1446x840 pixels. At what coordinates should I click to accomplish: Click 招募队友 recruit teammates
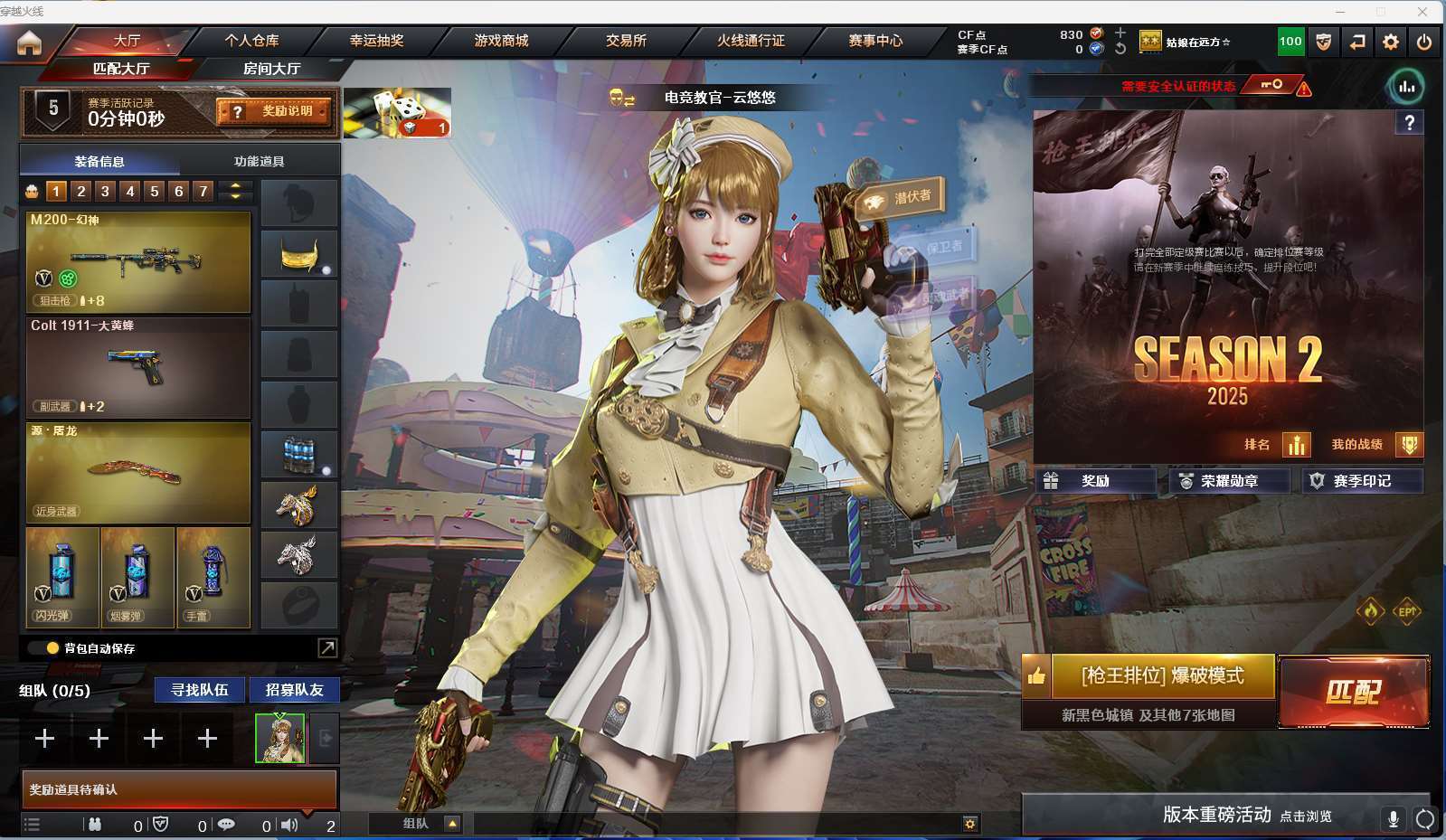click(294, 690)
